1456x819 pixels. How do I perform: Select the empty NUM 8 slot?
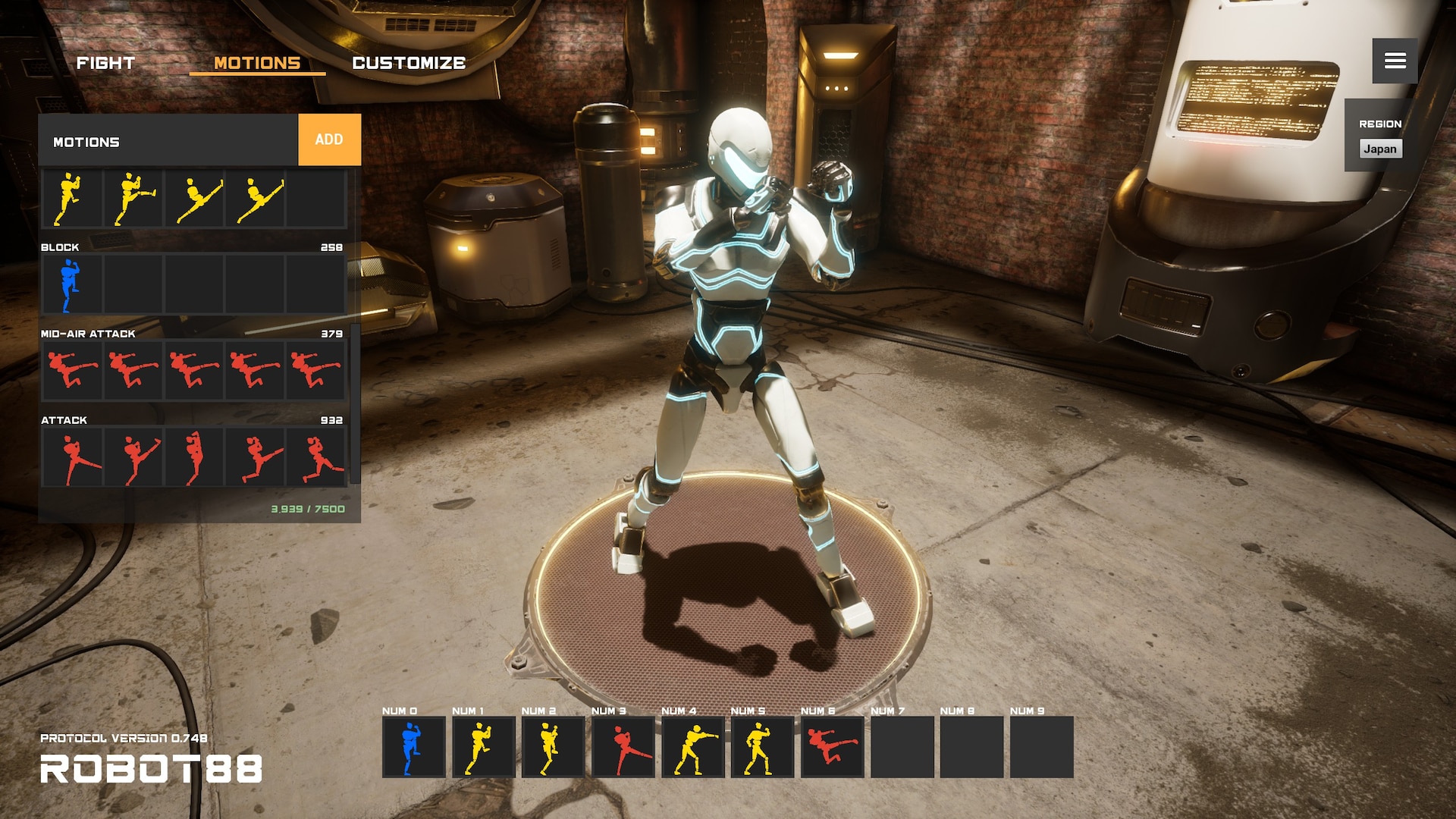(x=971, y=747)
